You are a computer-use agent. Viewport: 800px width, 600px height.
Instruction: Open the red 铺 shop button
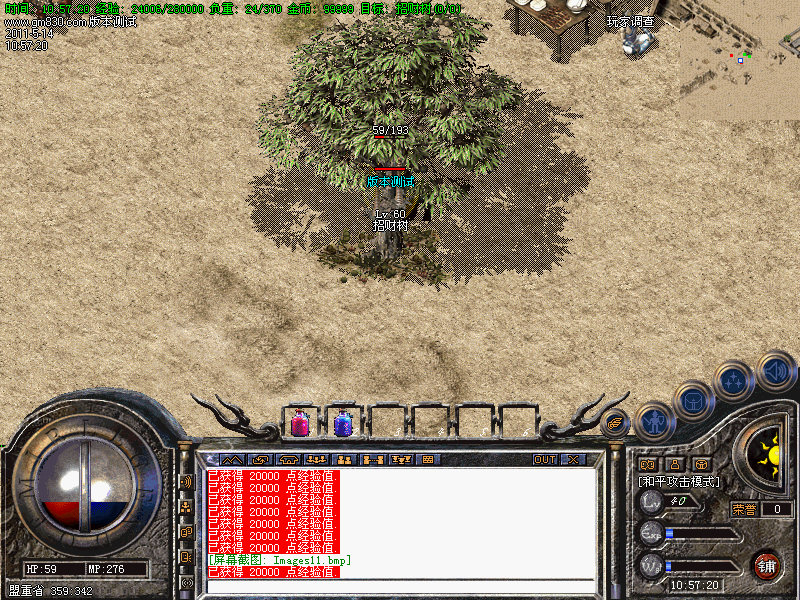point(767,564)
